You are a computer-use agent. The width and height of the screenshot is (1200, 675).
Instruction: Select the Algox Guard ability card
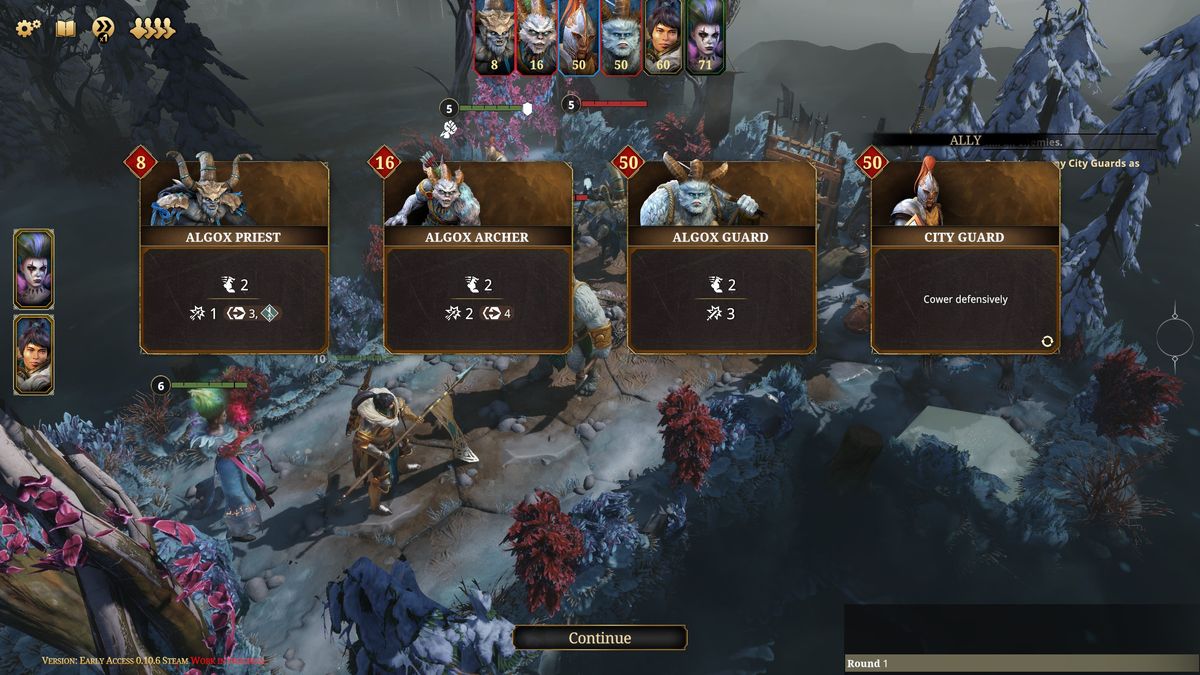[722, 258]
